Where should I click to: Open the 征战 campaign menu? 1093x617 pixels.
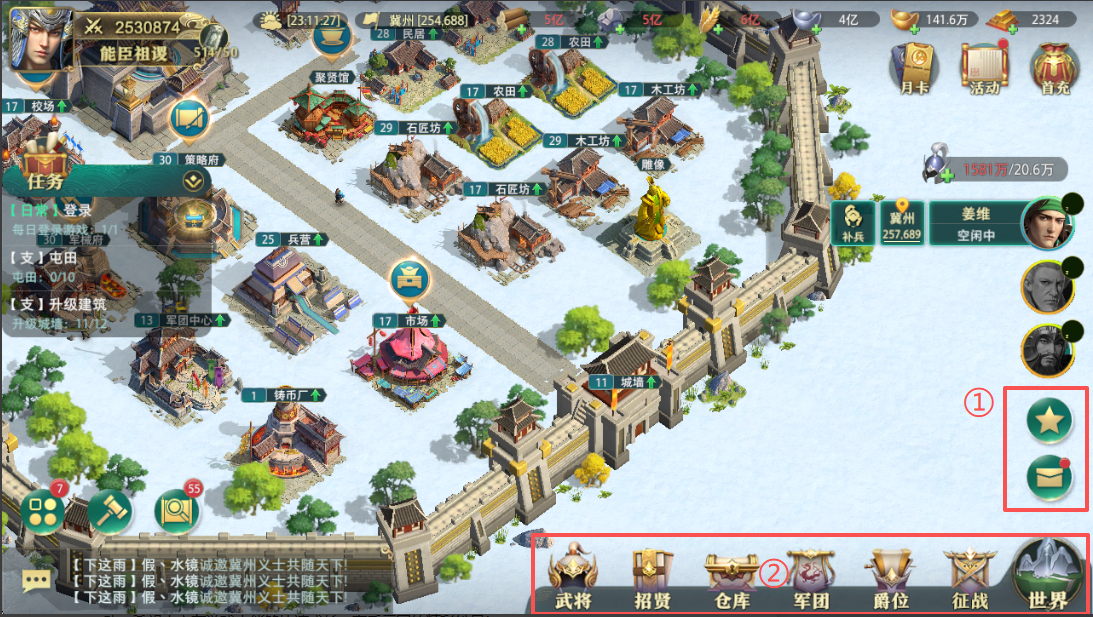coord(969,578)
